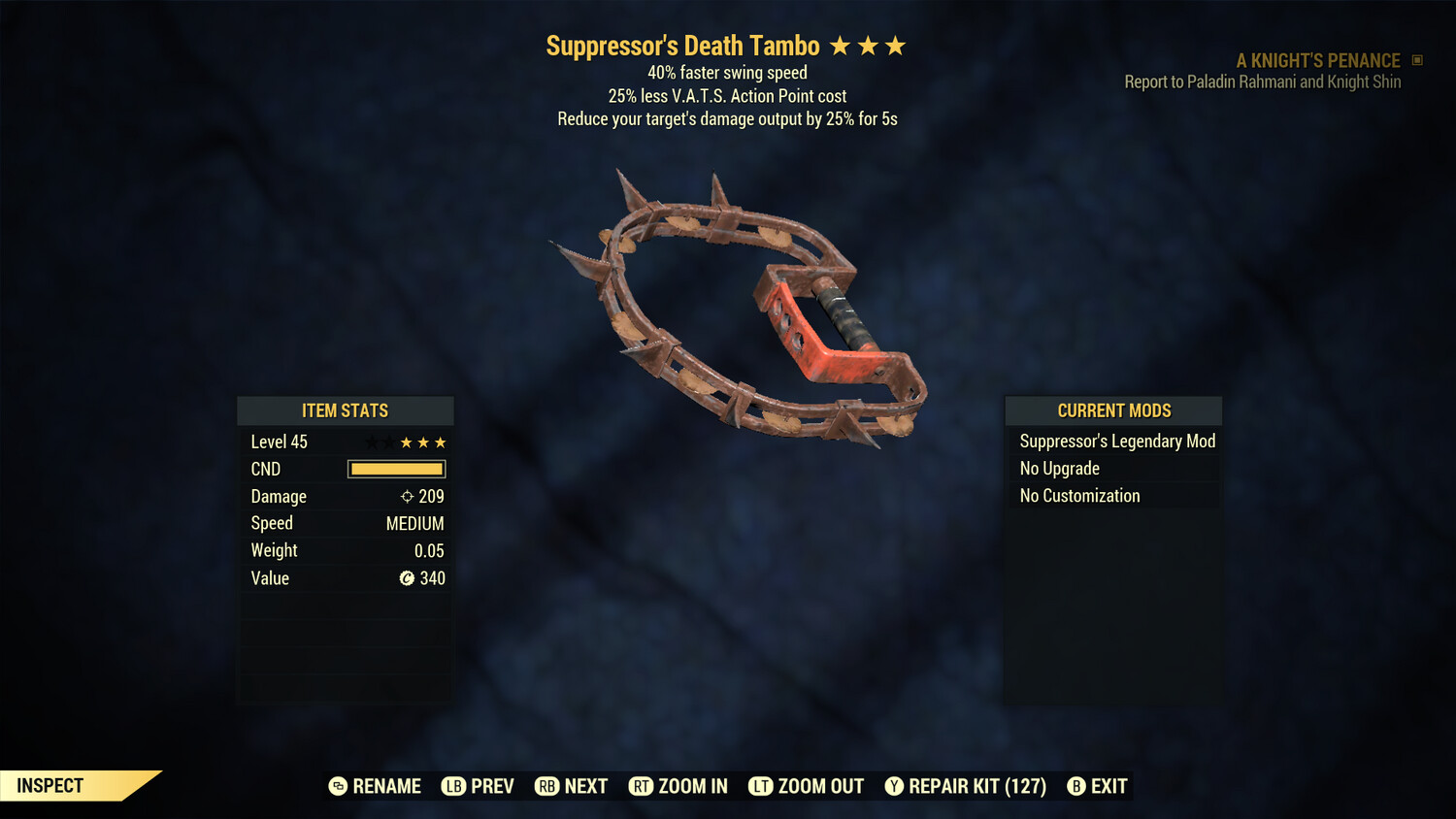Select Suppressor's Legendary Mod entry
Viewport: 1456px width, 819px height.
(1116, 442)
